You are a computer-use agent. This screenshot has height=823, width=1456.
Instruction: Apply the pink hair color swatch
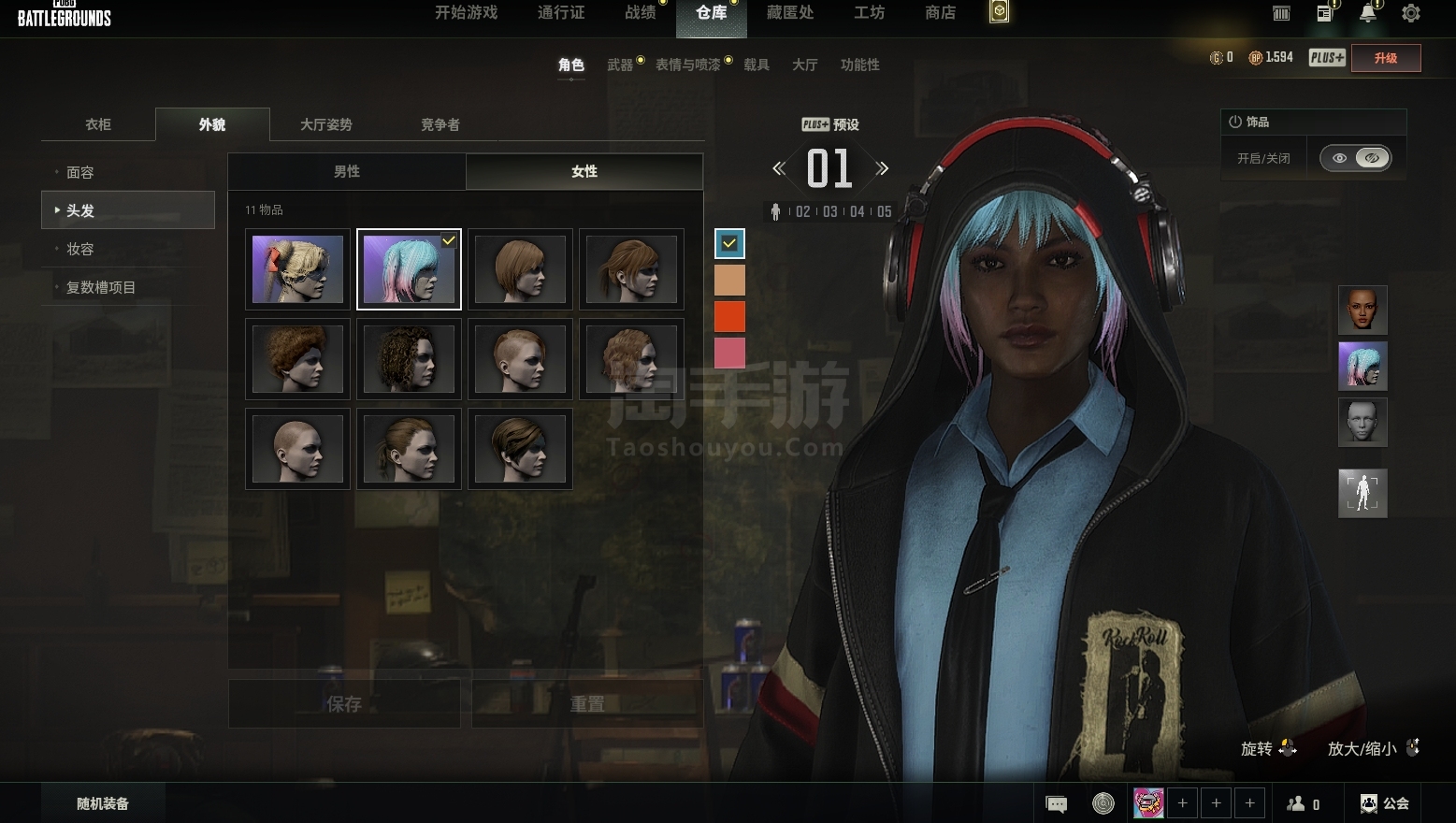[x=729, y=354]
